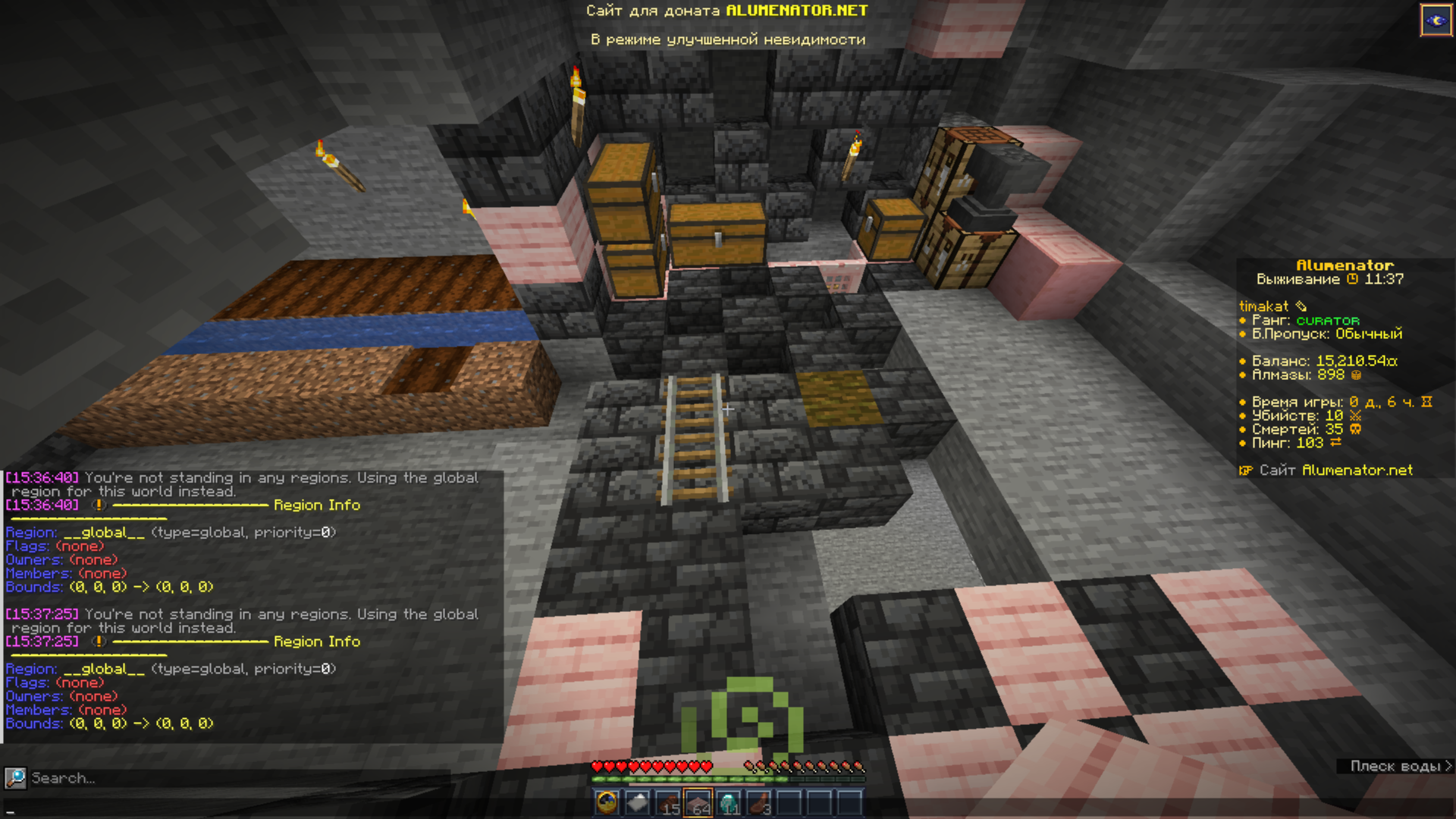Click the chat Search field

point(227,778)
